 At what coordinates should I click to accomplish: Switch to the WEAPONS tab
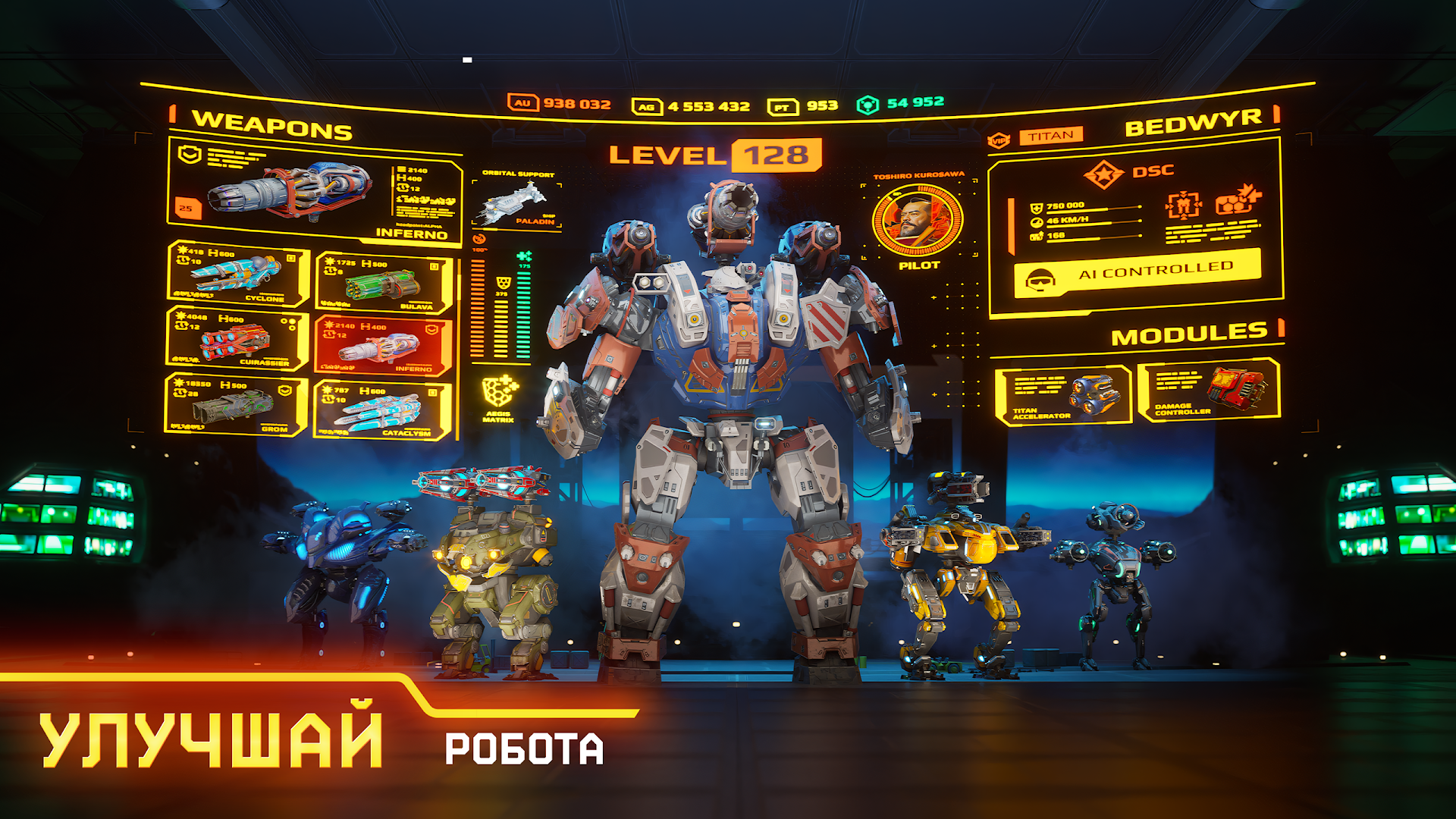point(271,124)
